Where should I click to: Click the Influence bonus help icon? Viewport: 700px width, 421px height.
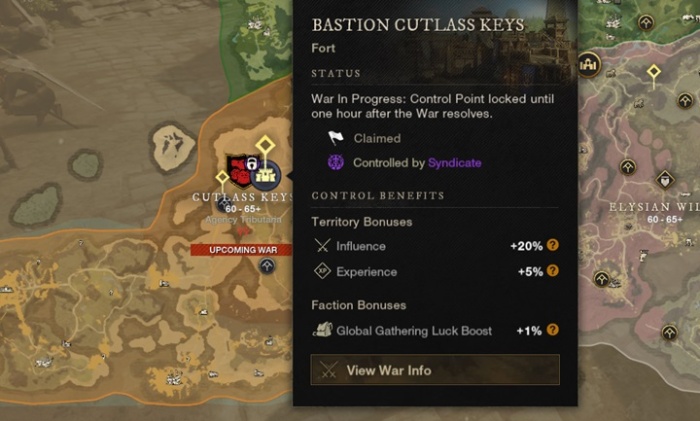click(x=552, y=245)
